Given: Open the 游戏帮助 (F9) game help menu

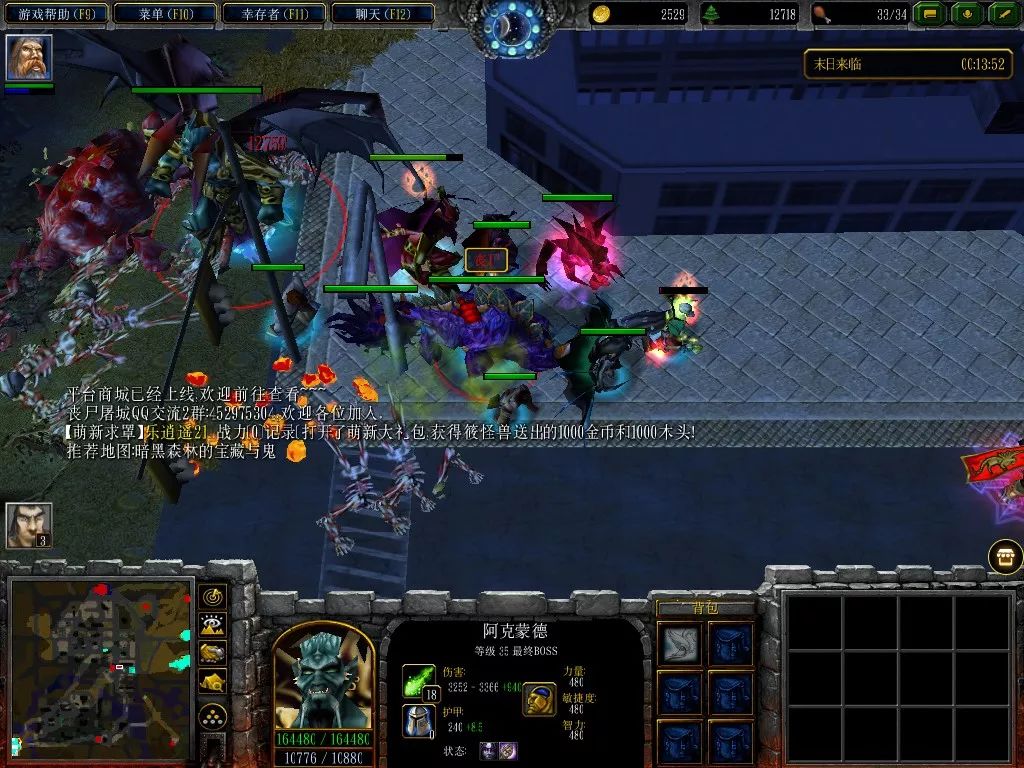Looking at the screenshot, I should (55, 13).
